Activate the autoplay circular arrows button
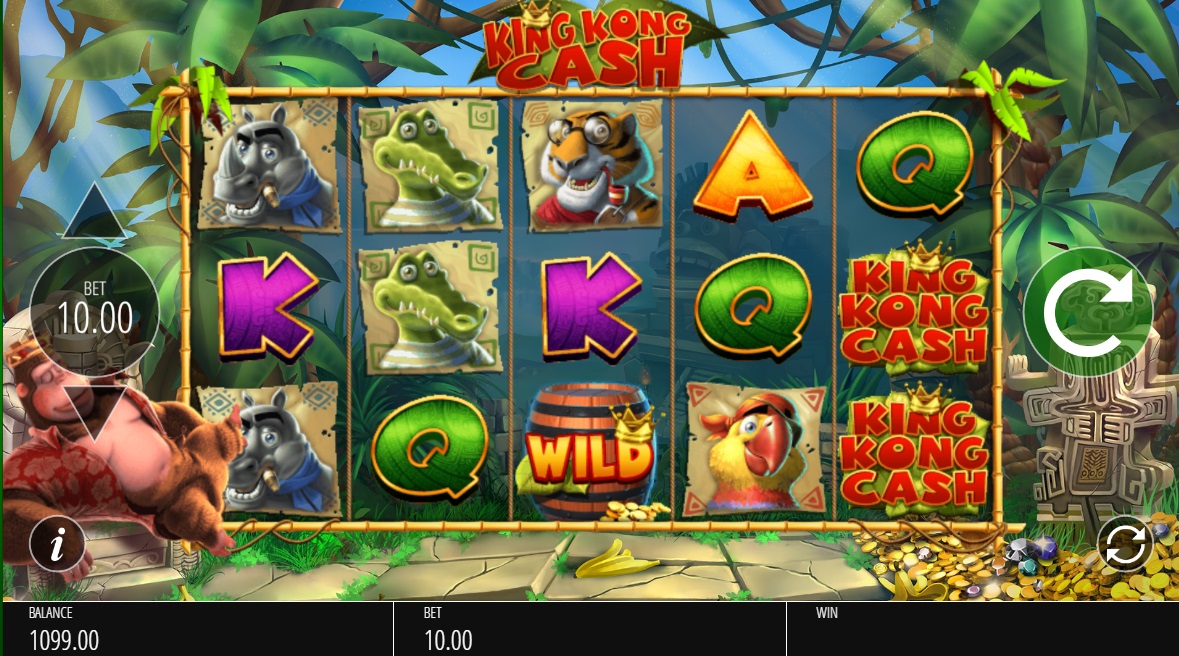 [x=1124, y=545]
